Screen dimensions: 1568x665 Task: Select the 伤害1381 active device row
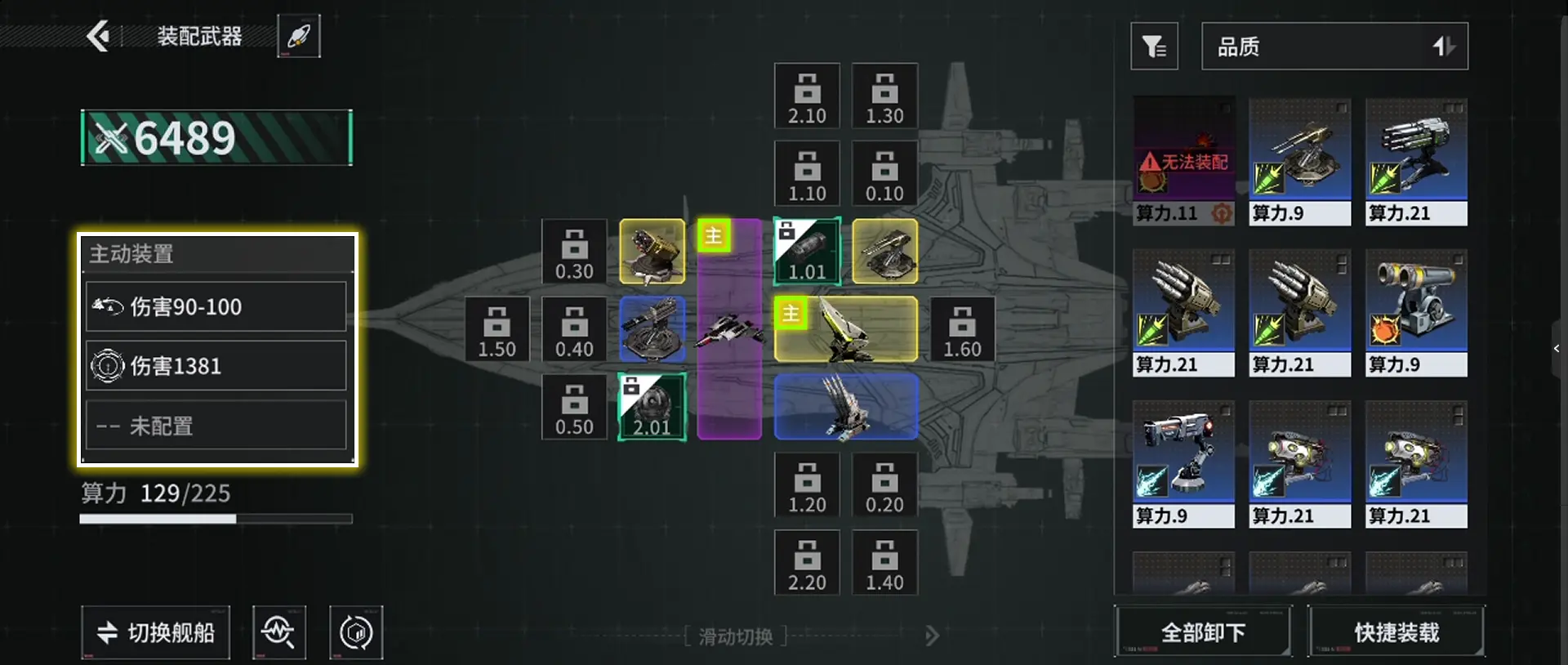tap(216, 365)
